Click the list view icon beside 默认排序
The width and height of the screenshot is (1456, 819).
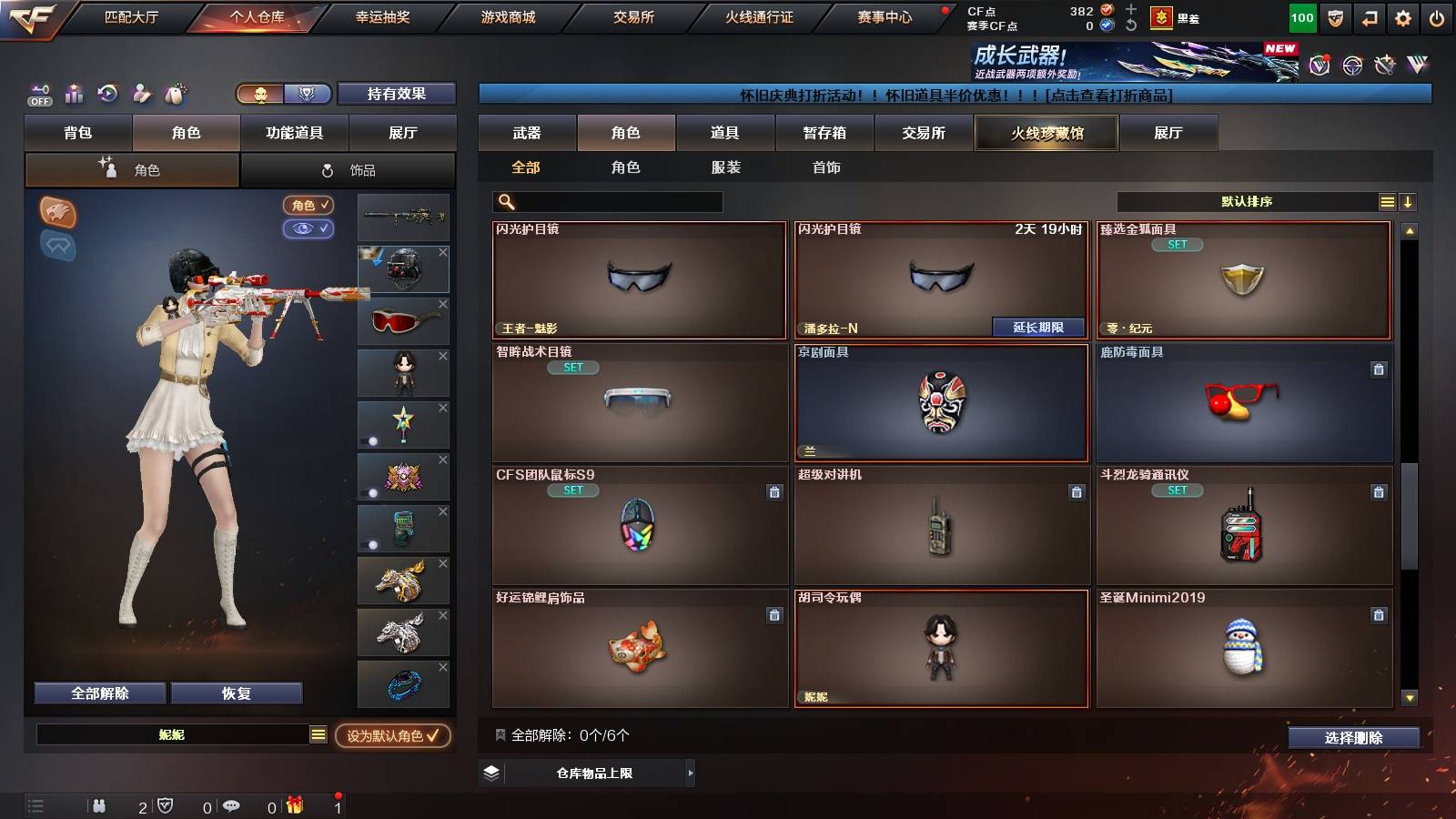click(1387, 200)
